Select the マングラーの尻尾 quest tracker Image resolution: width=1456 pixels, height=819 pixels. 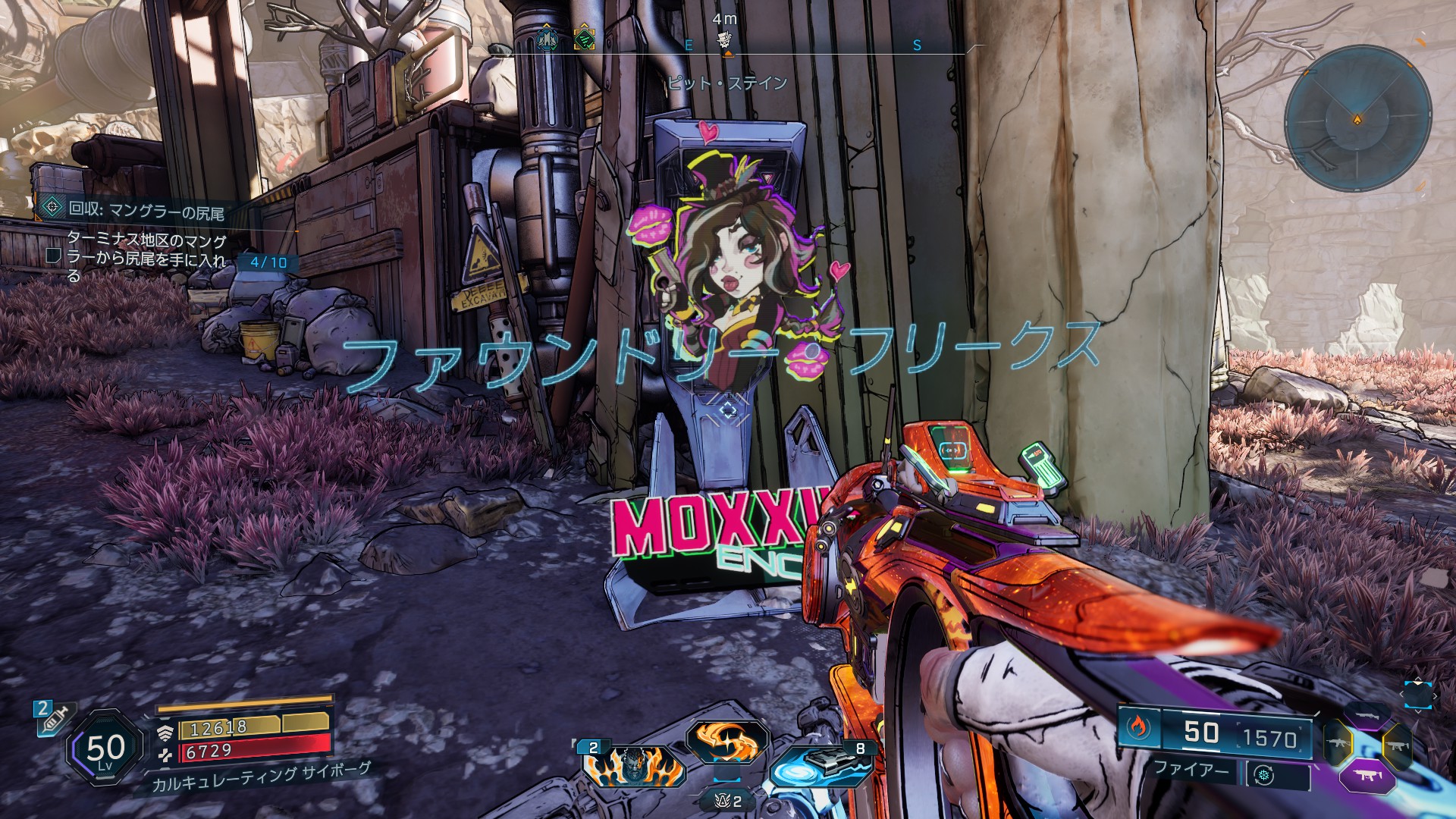coord(144,211)
